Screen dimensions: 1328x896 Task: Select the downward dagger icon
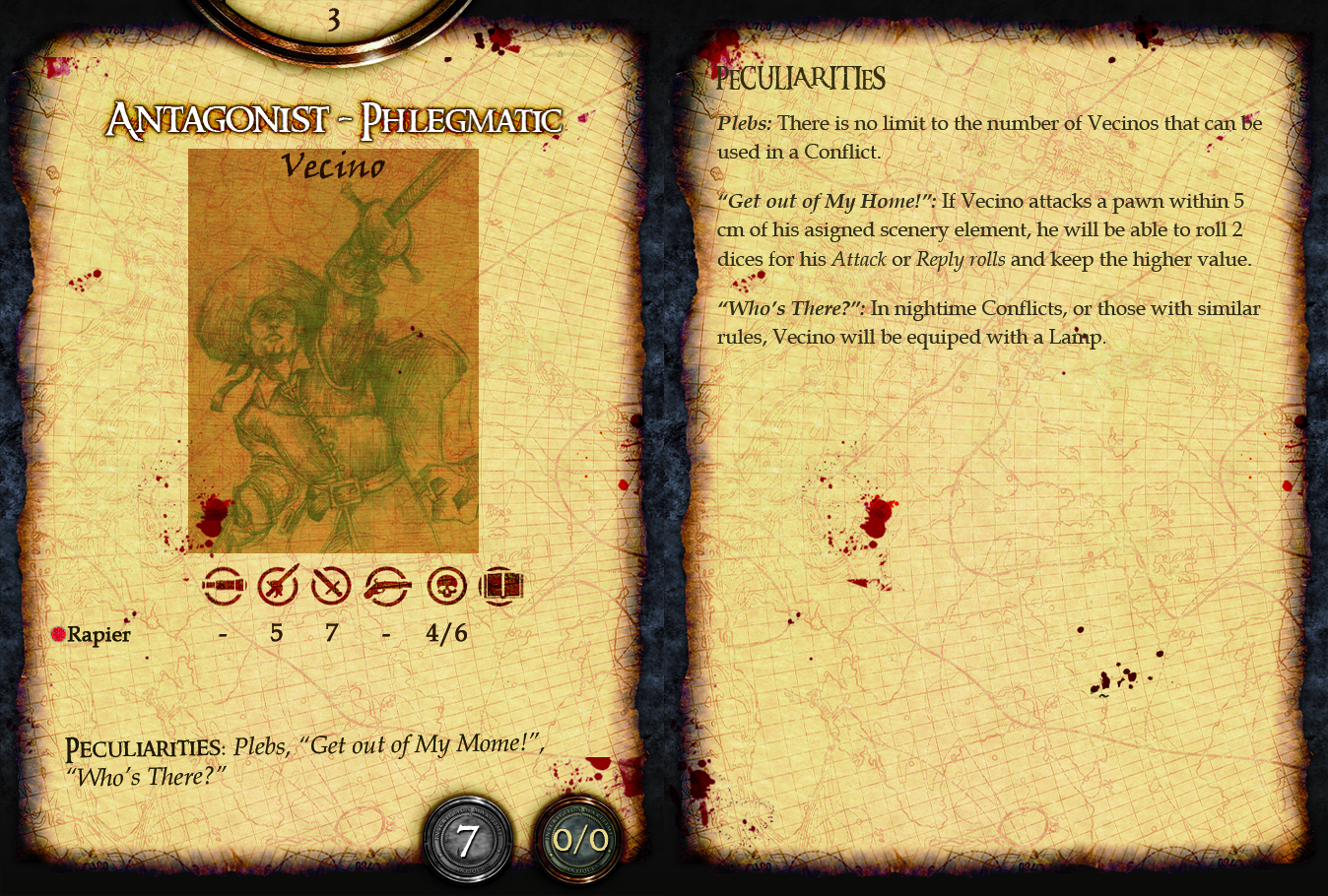point(331,587)
